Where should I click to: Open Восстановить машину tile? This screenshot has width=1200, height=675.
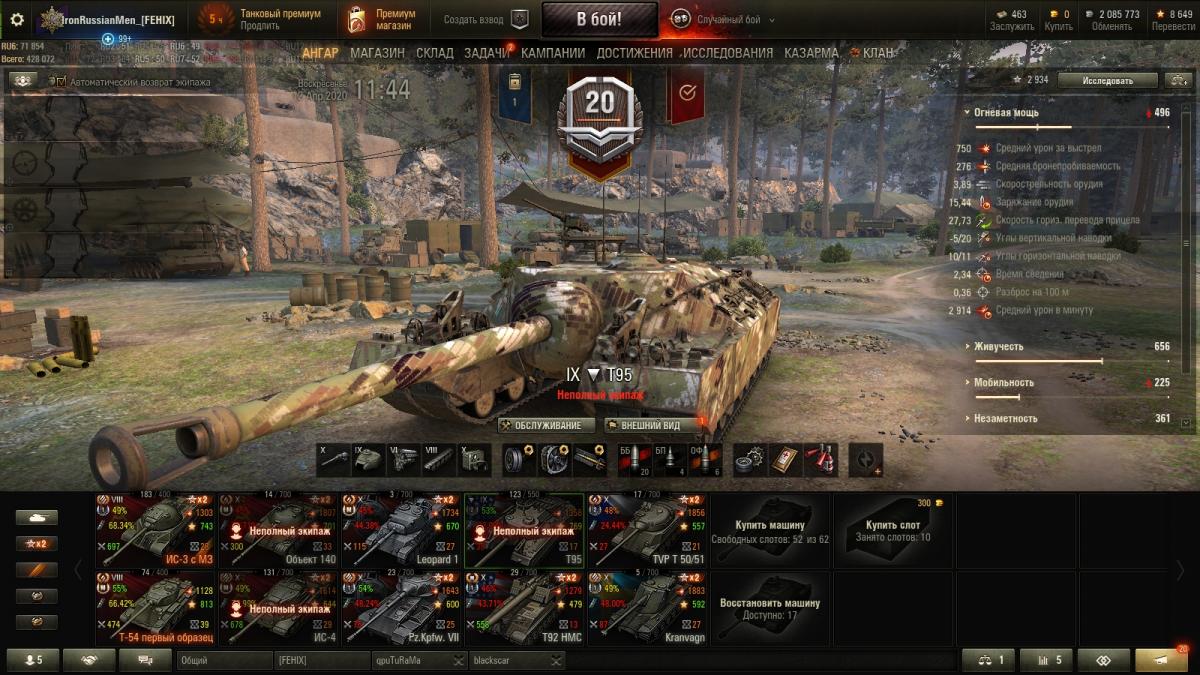tap(769, 609)
